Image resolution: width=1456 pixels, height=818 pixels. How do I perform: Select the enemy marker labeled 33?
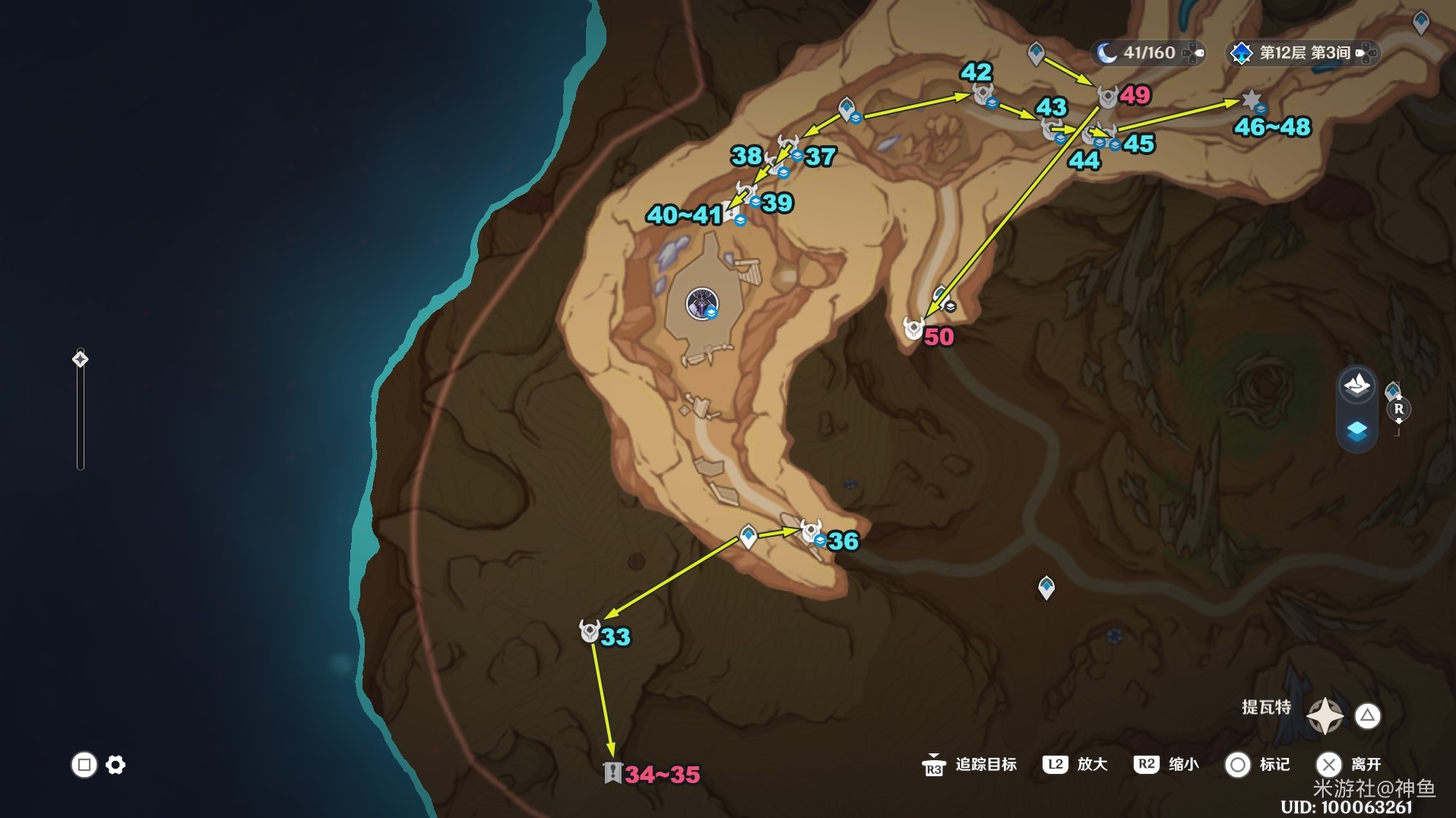tap(590, 631)
